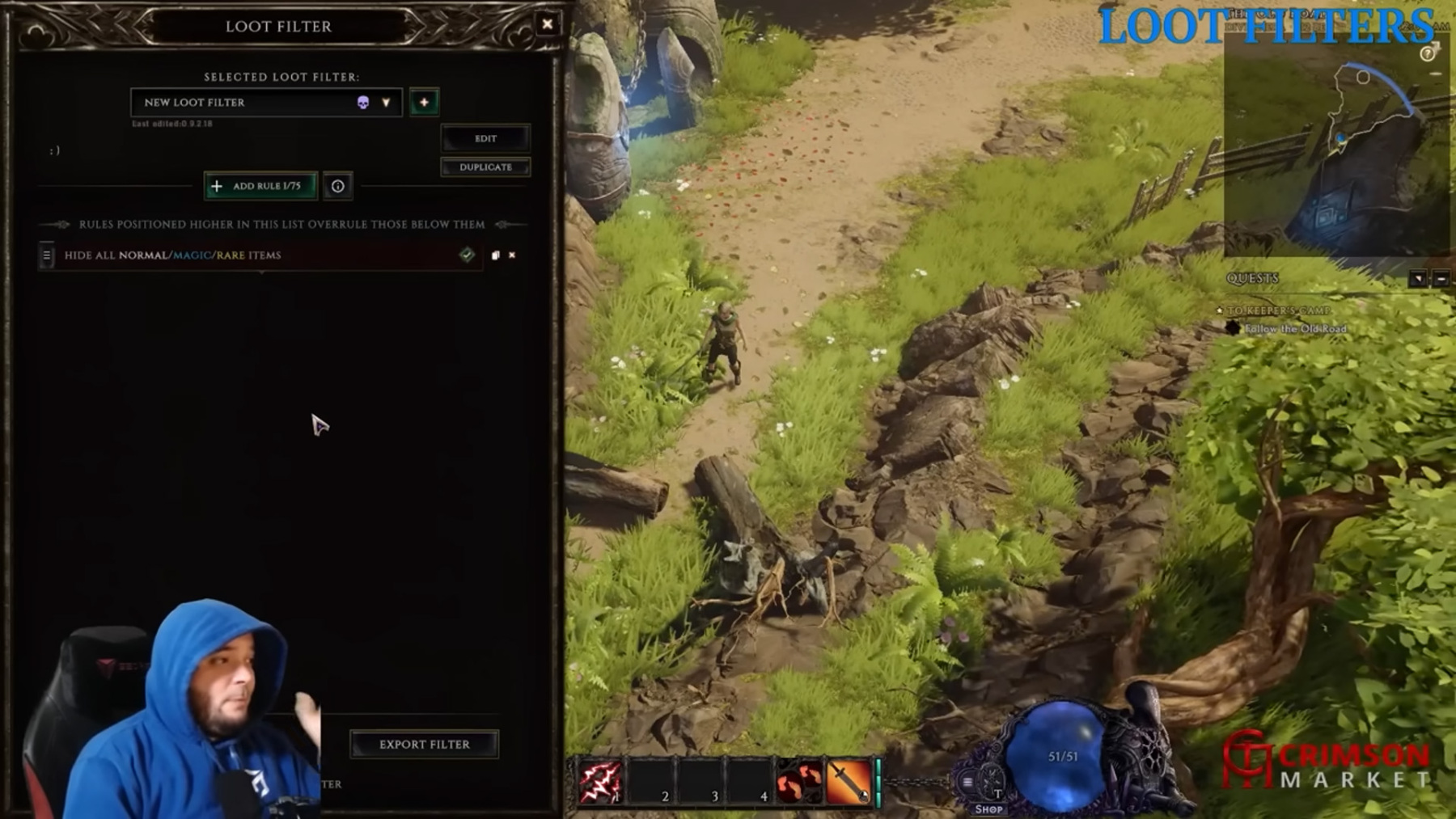Screen dimensions: 1456x819
Task: Open the Add Rule info tooltip icon
Action: coord(338,186)
